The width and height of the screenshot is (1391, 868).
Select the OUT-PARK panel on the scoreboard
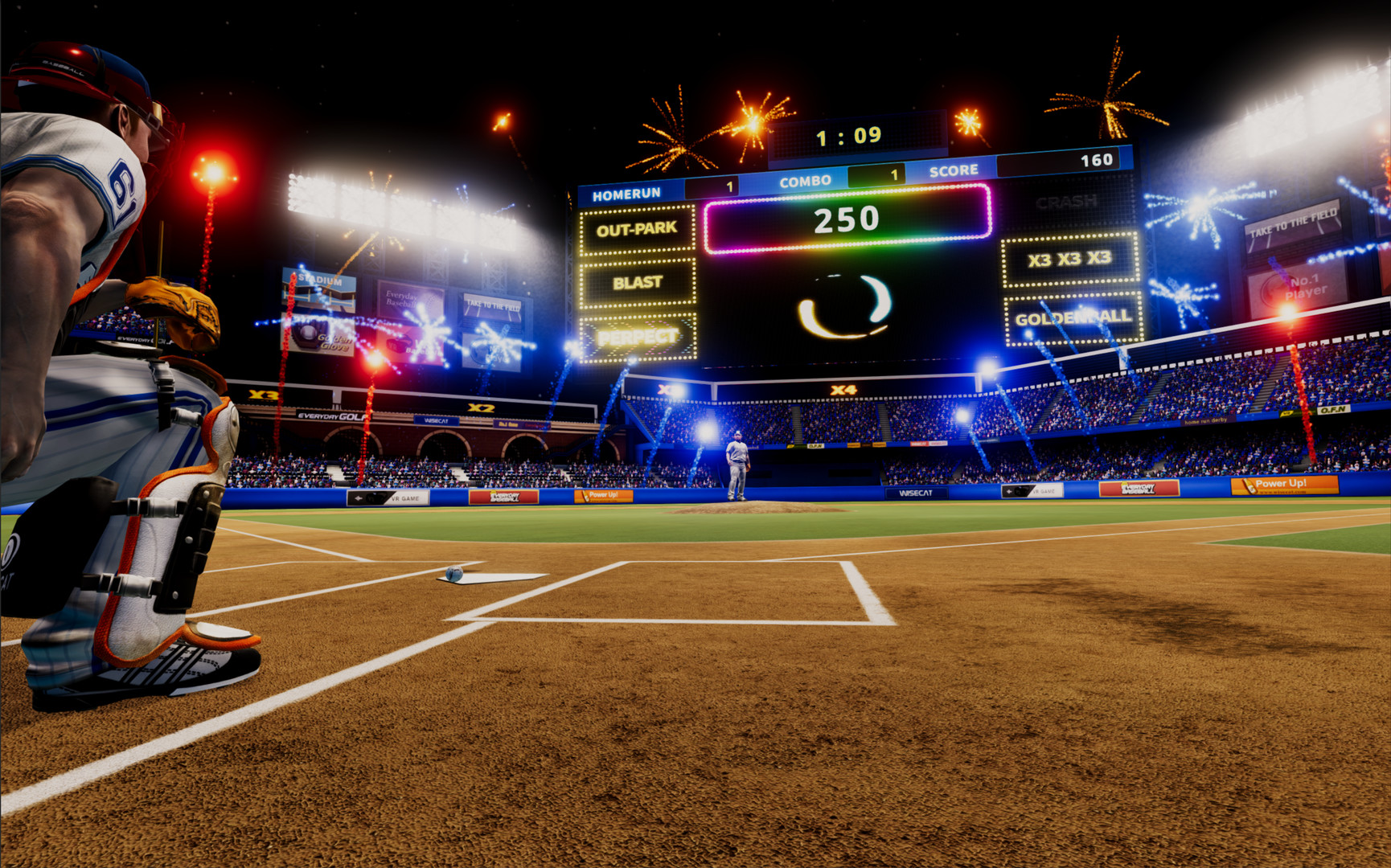pos(638,227)
